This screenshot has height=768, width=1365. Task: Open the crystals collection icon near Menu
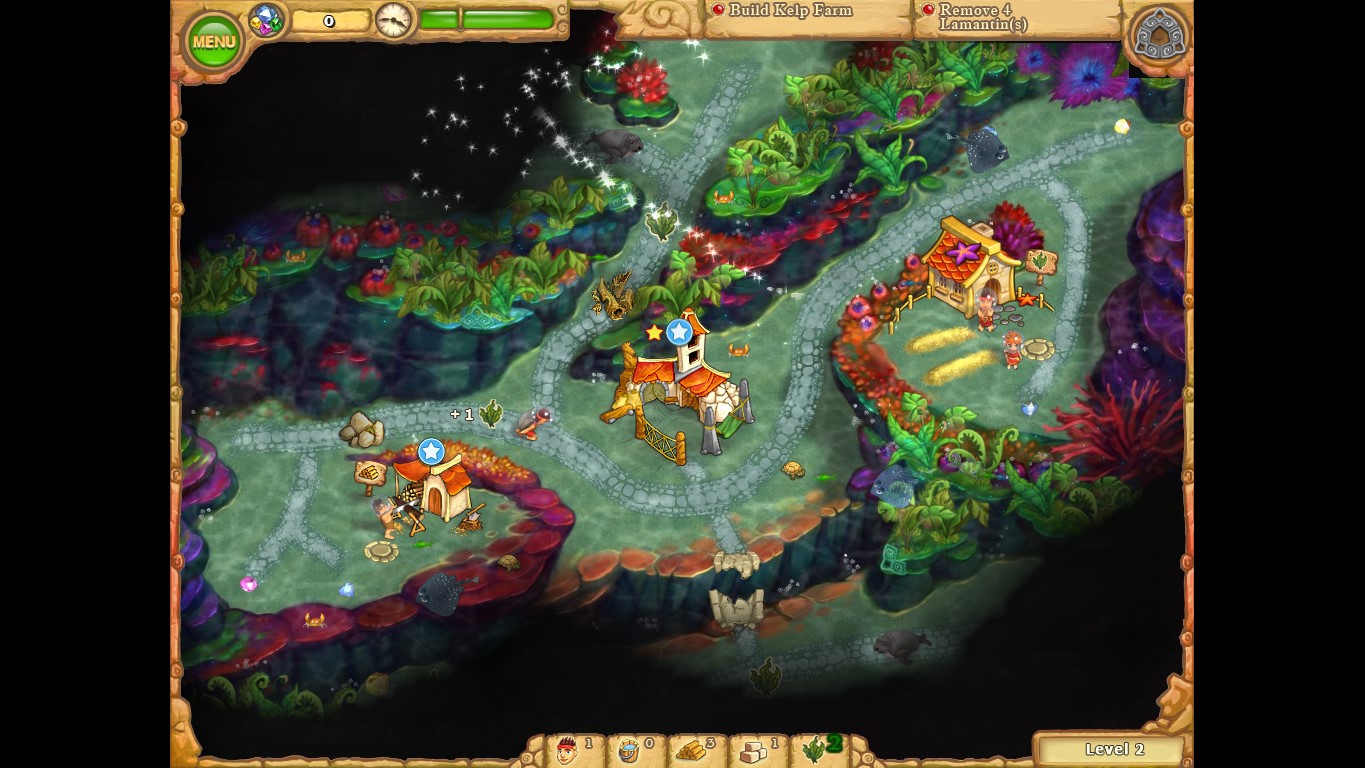pyautogui.click(x=265, y=19)
